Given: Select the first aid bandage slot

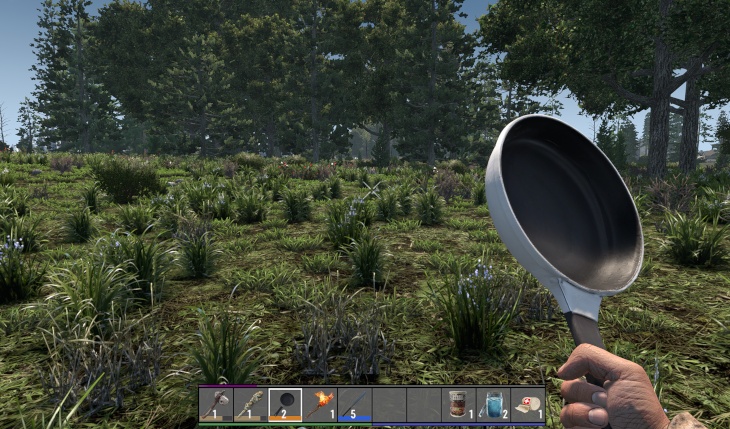Looking at the screenshot, I should [527, 404].
